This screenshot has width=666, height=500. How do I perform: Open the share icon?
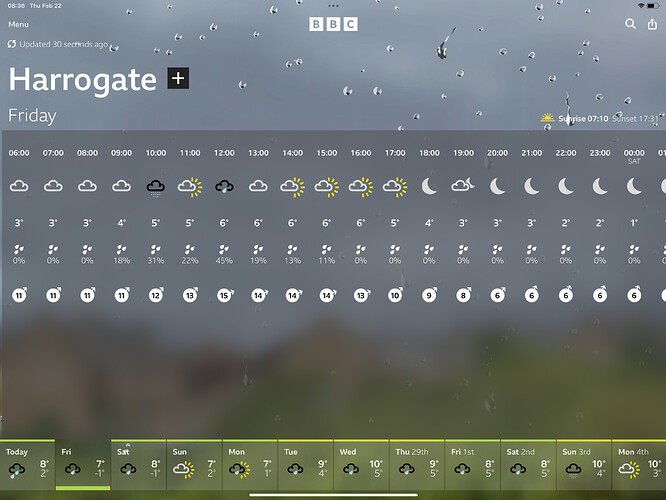coord(652,24)
